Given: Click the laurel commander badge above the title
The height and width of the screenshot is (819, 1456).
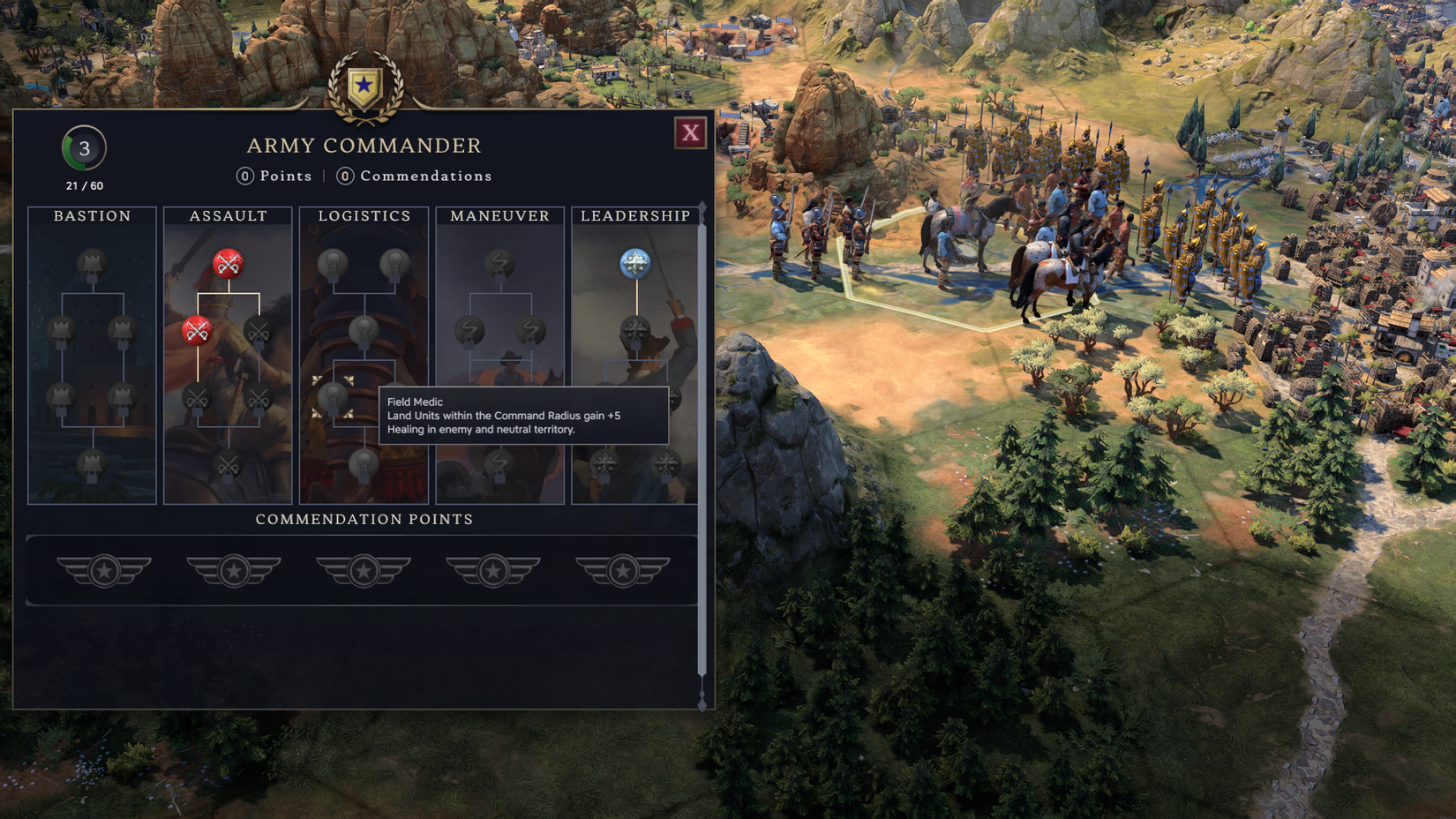Looking at the screenshot, I should pos(364,86).
